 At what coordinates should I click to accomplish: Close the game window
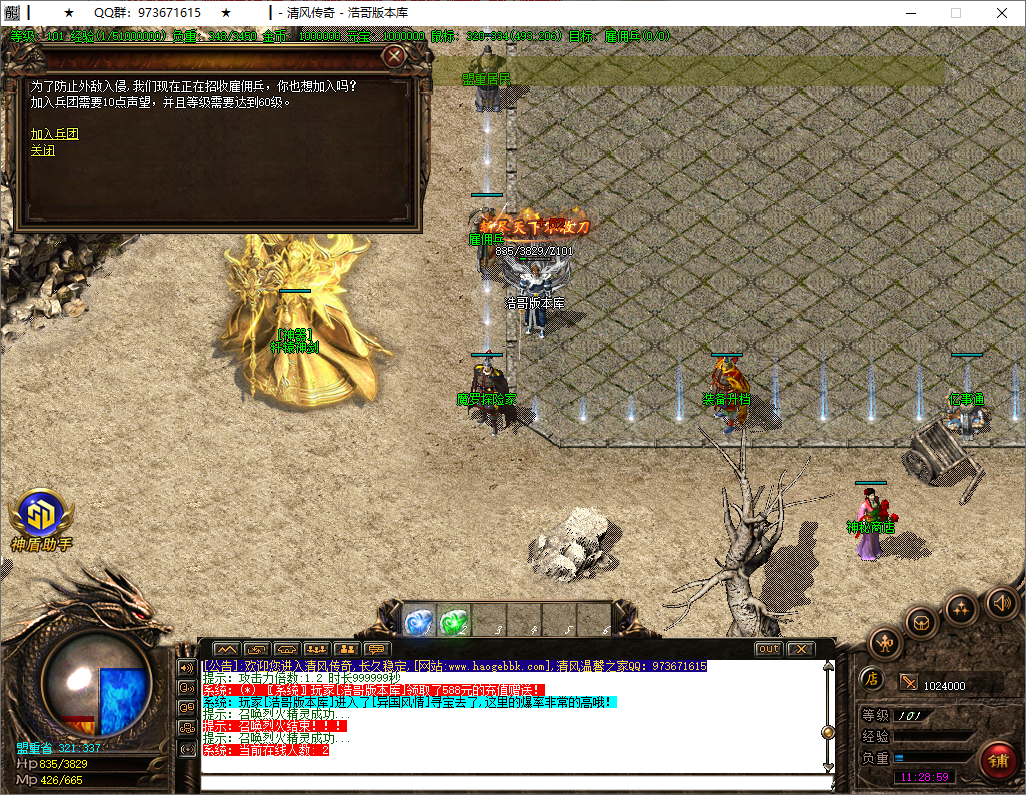[1001, 13]
